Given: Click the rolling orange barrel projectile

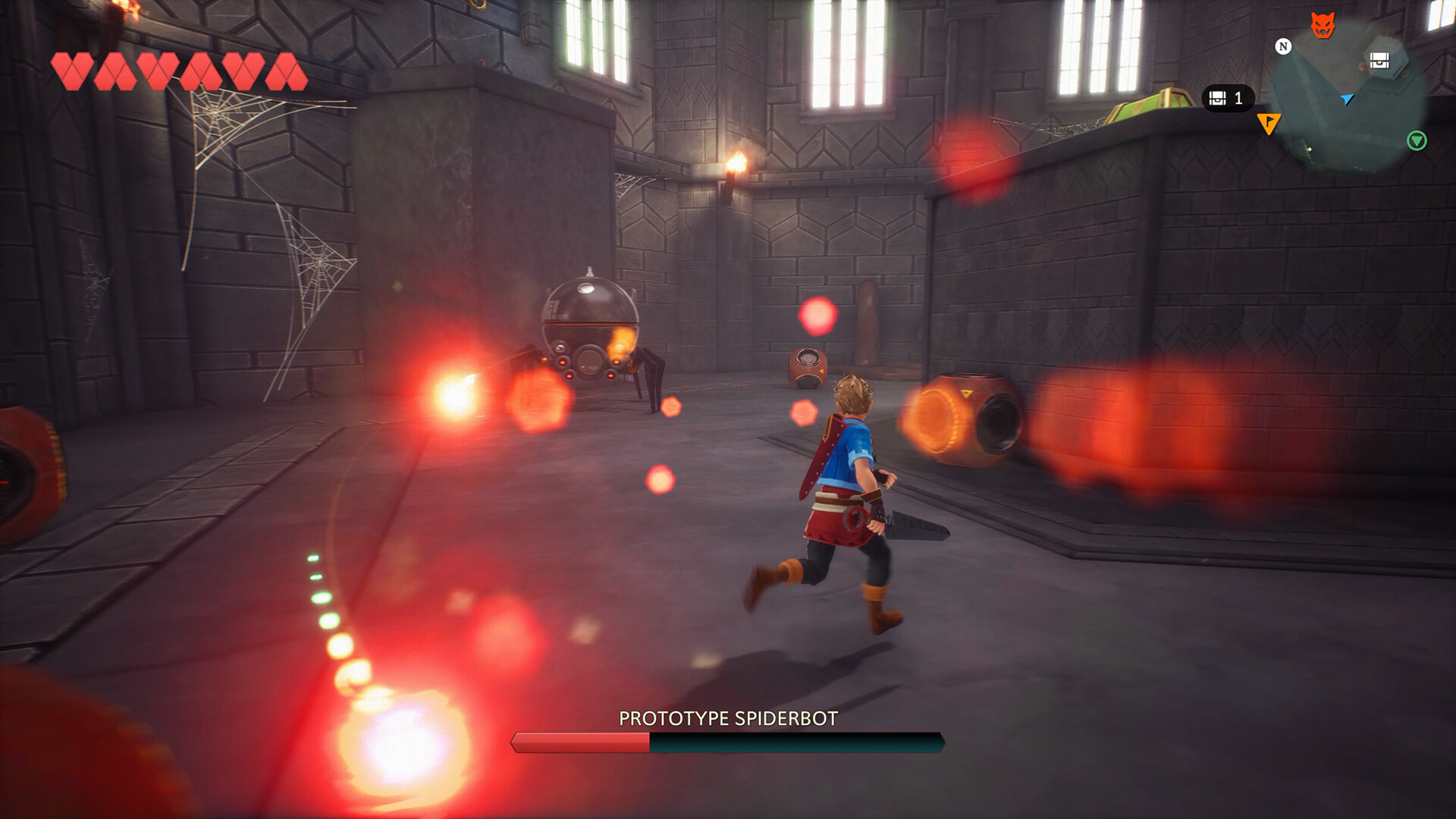Looking at the screenshot, I should (x=971, y=417).
